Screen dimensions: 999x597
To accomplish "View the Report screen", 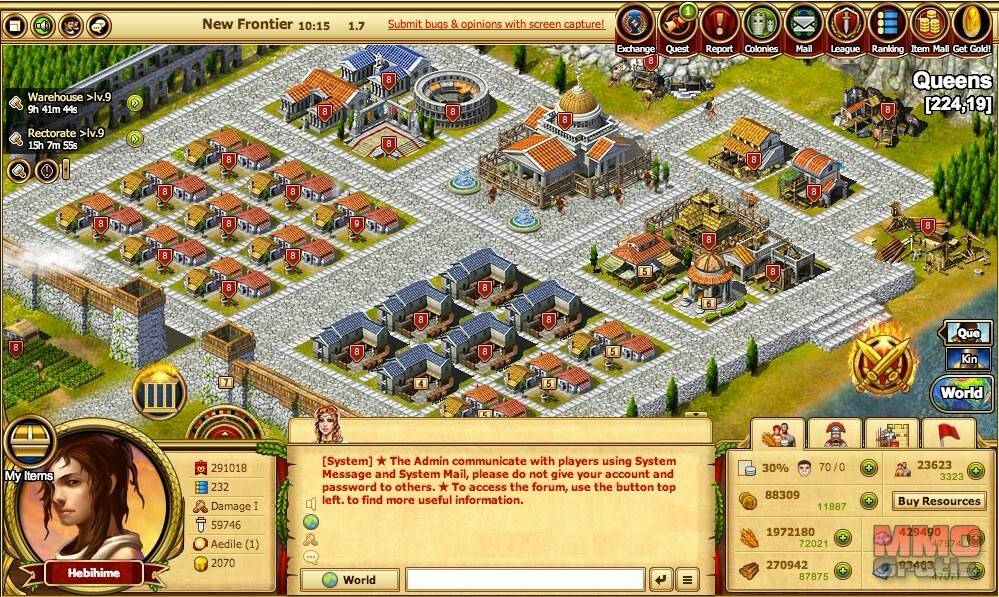I will coord(718,26).
